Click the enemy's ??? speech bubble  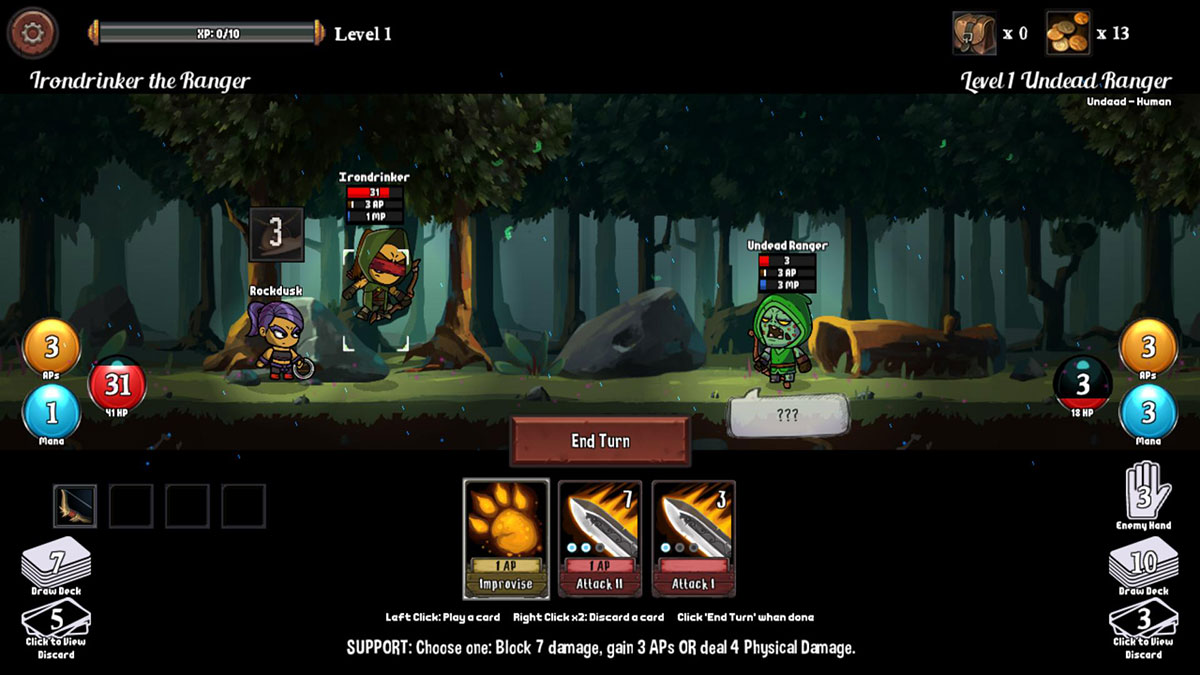pos(788,415)
